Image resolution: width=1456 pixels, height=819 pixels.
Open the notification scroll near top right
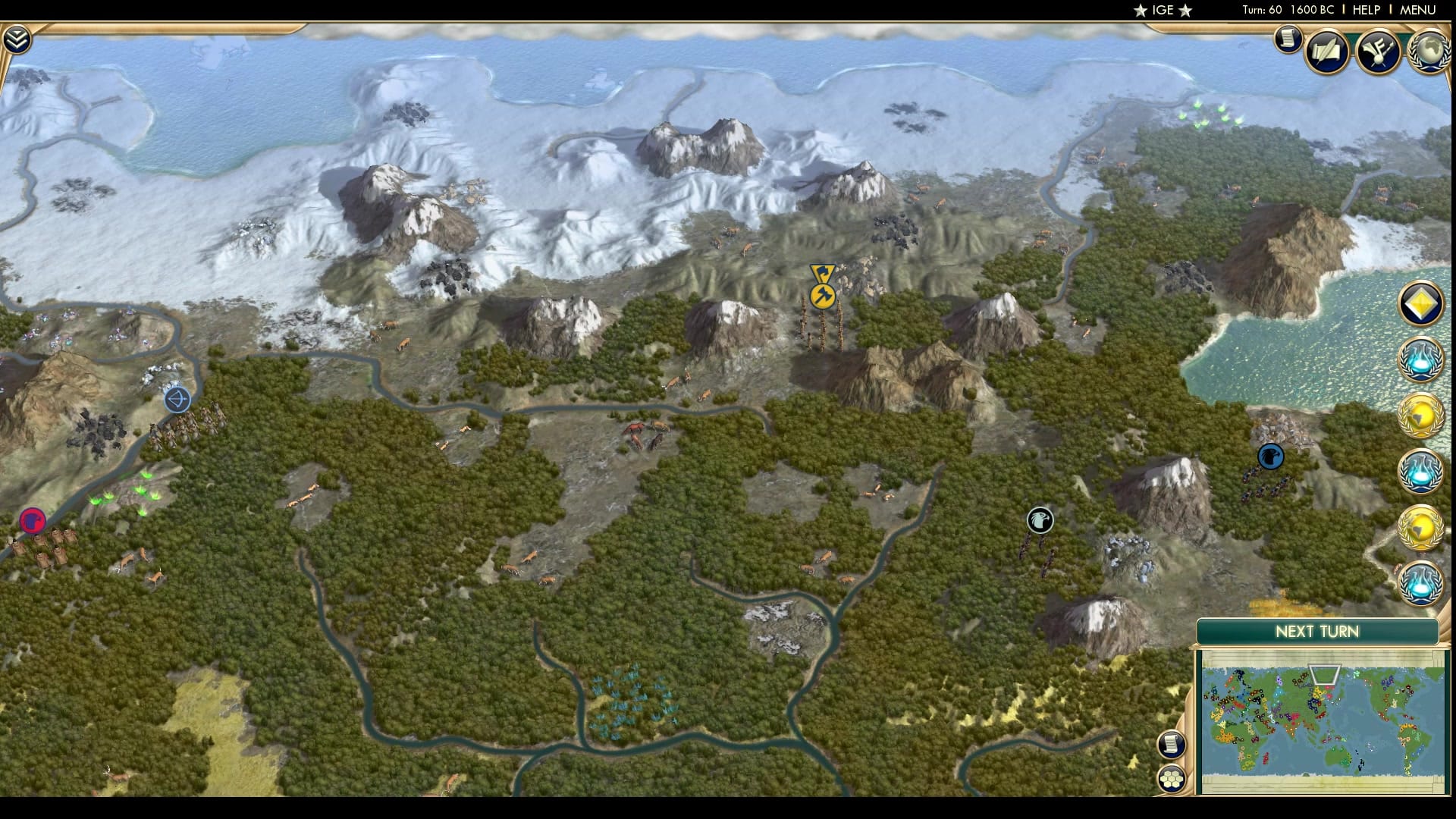pos(1287,39)
